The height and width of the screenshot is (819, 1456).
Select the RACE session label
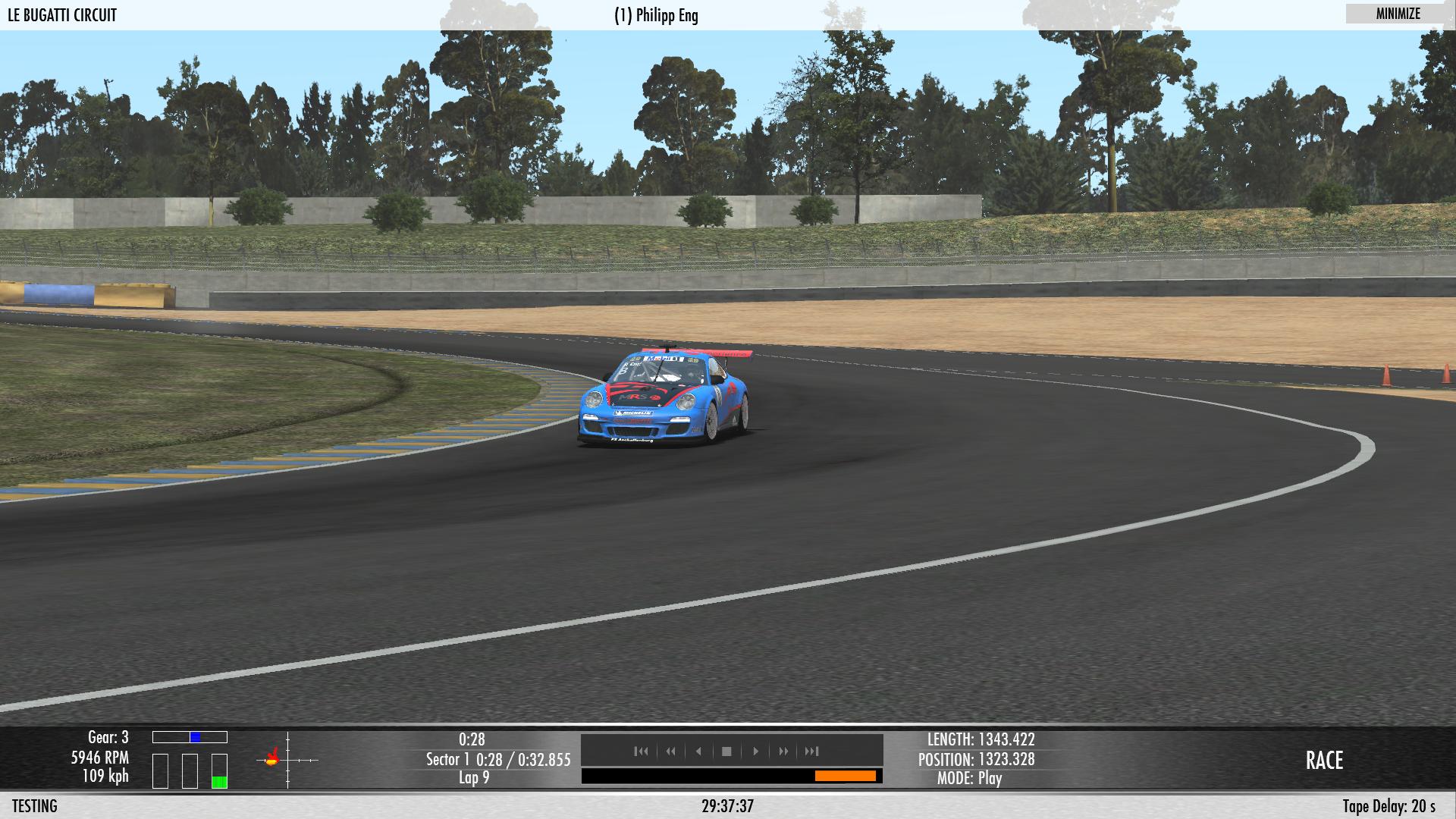1324,761
